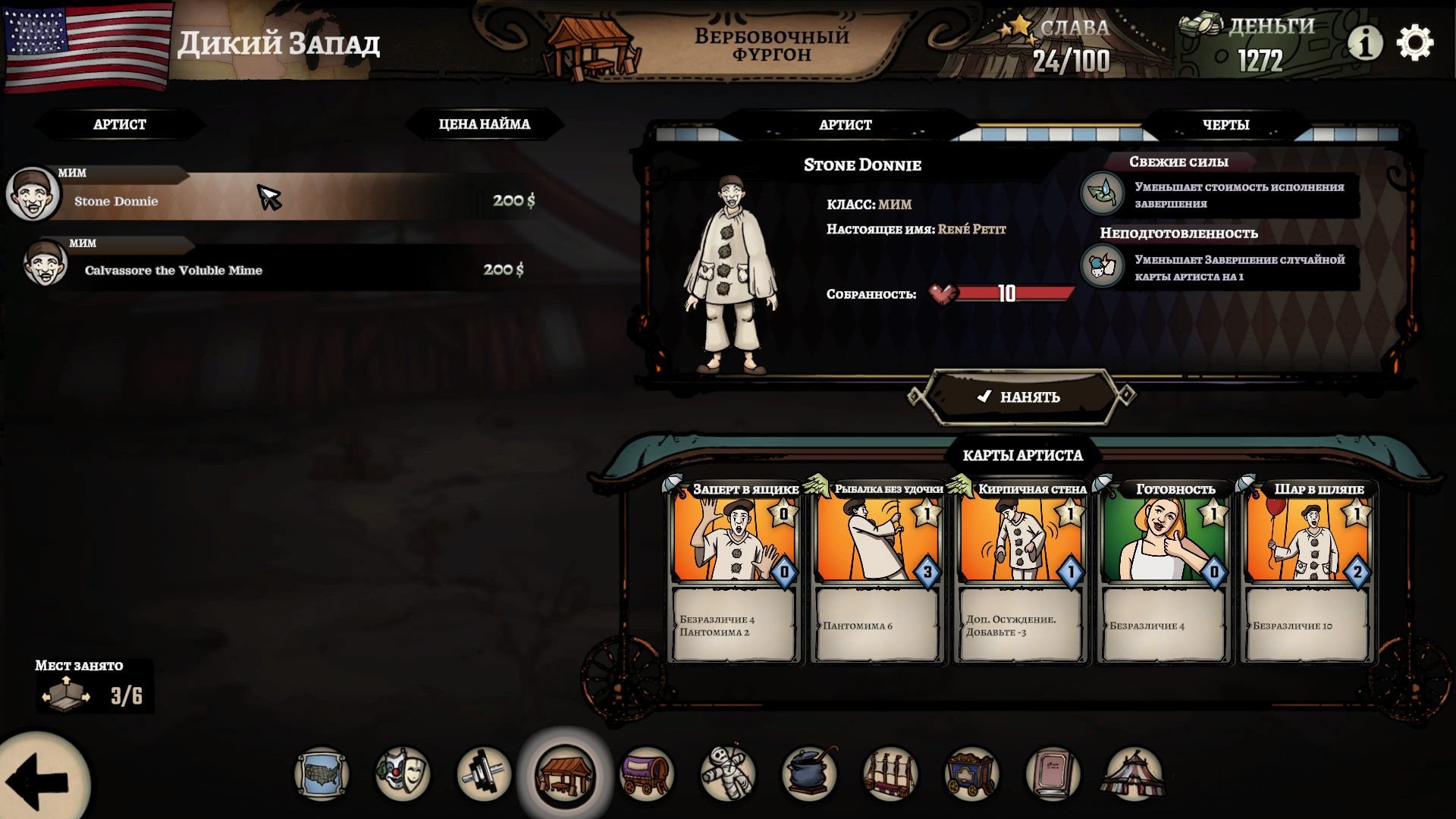Screen dimensions: 1456x819
Task: Open the pink book icon
Action: click(x=1052, y=774)
